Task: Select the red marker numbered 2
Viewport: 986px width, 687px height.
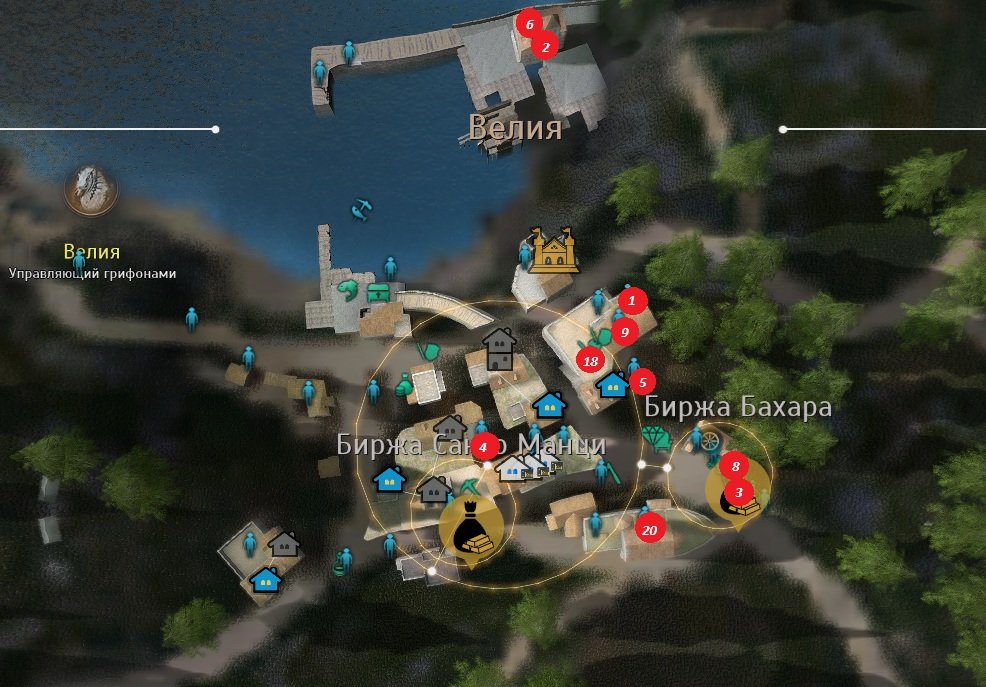Action: pos(544,45)
